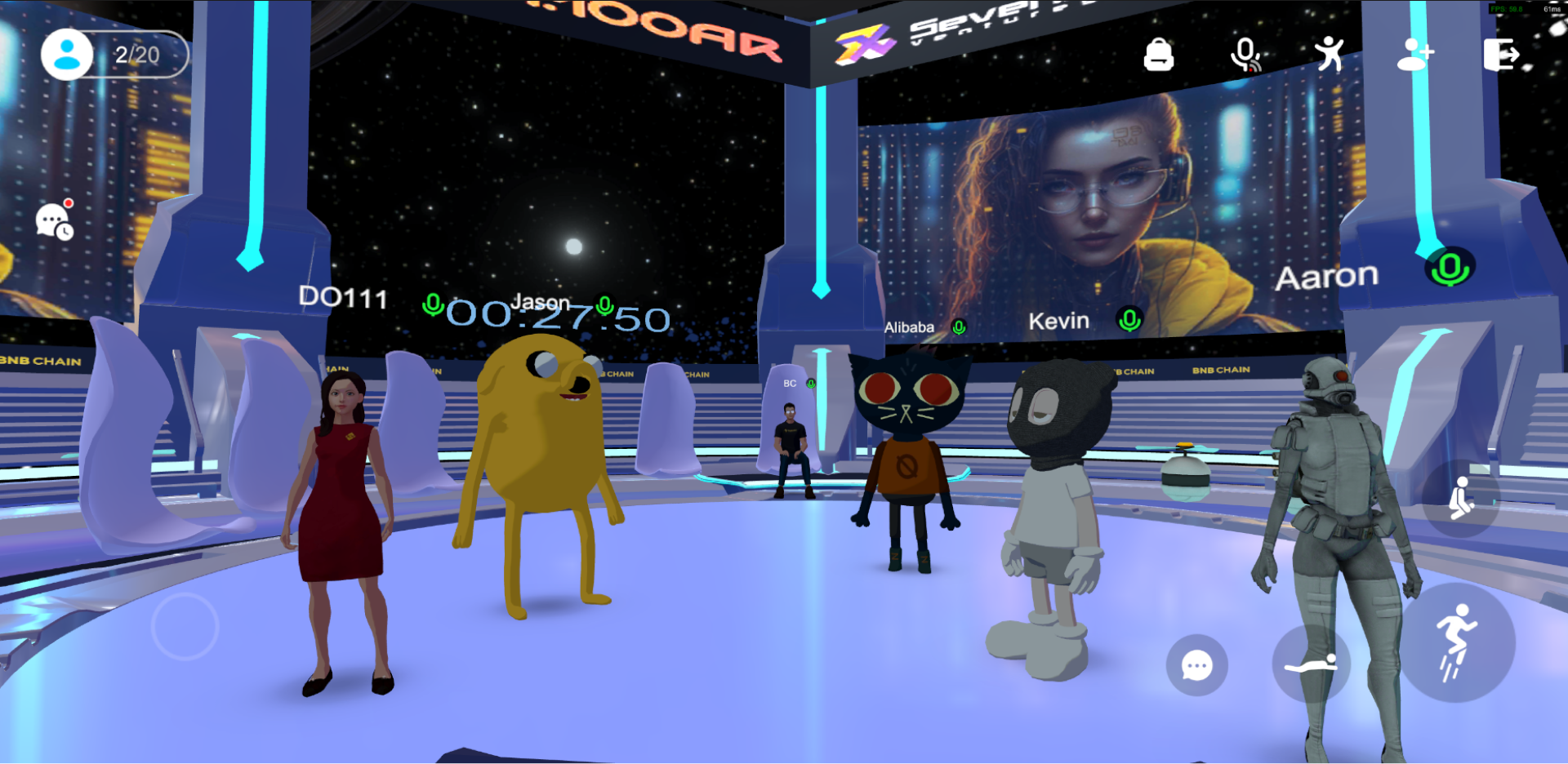The image size is (1568, 764).
Task: Mute Kevin's microphone
Action: coord(1130,322)
